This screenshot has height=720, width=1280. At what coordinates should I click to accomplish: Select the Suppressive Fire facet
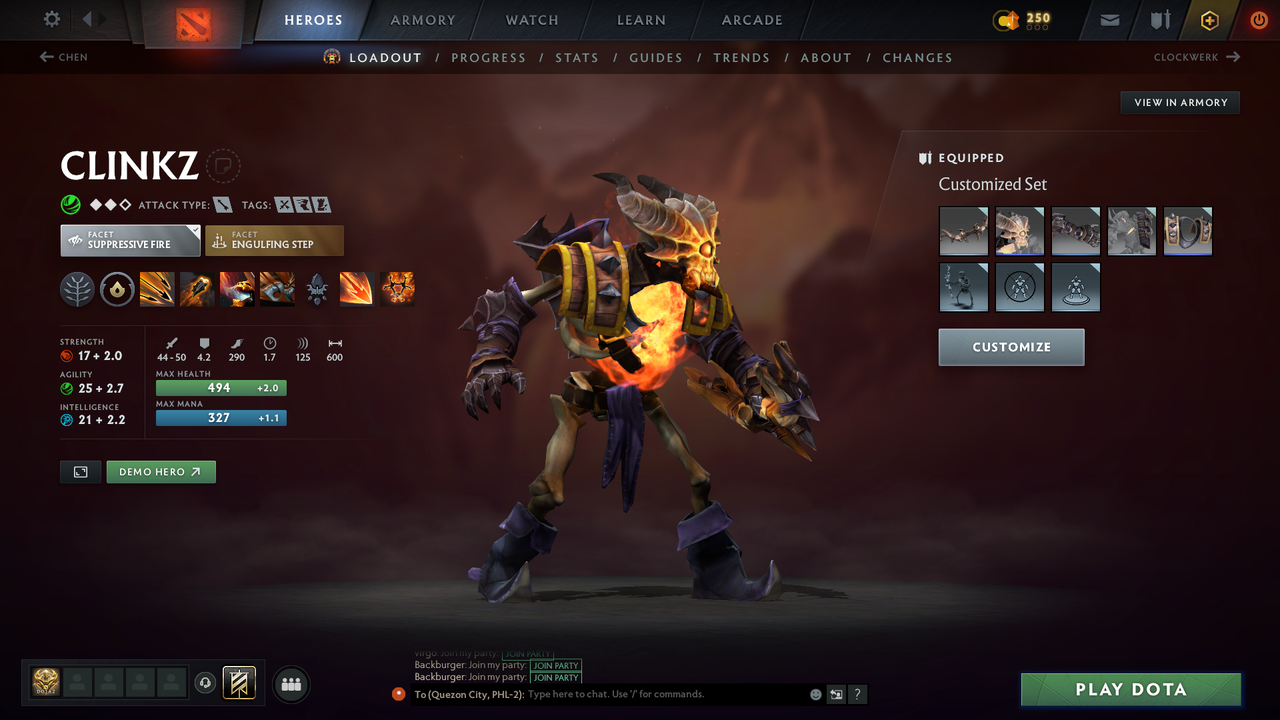tap(130, 240)
